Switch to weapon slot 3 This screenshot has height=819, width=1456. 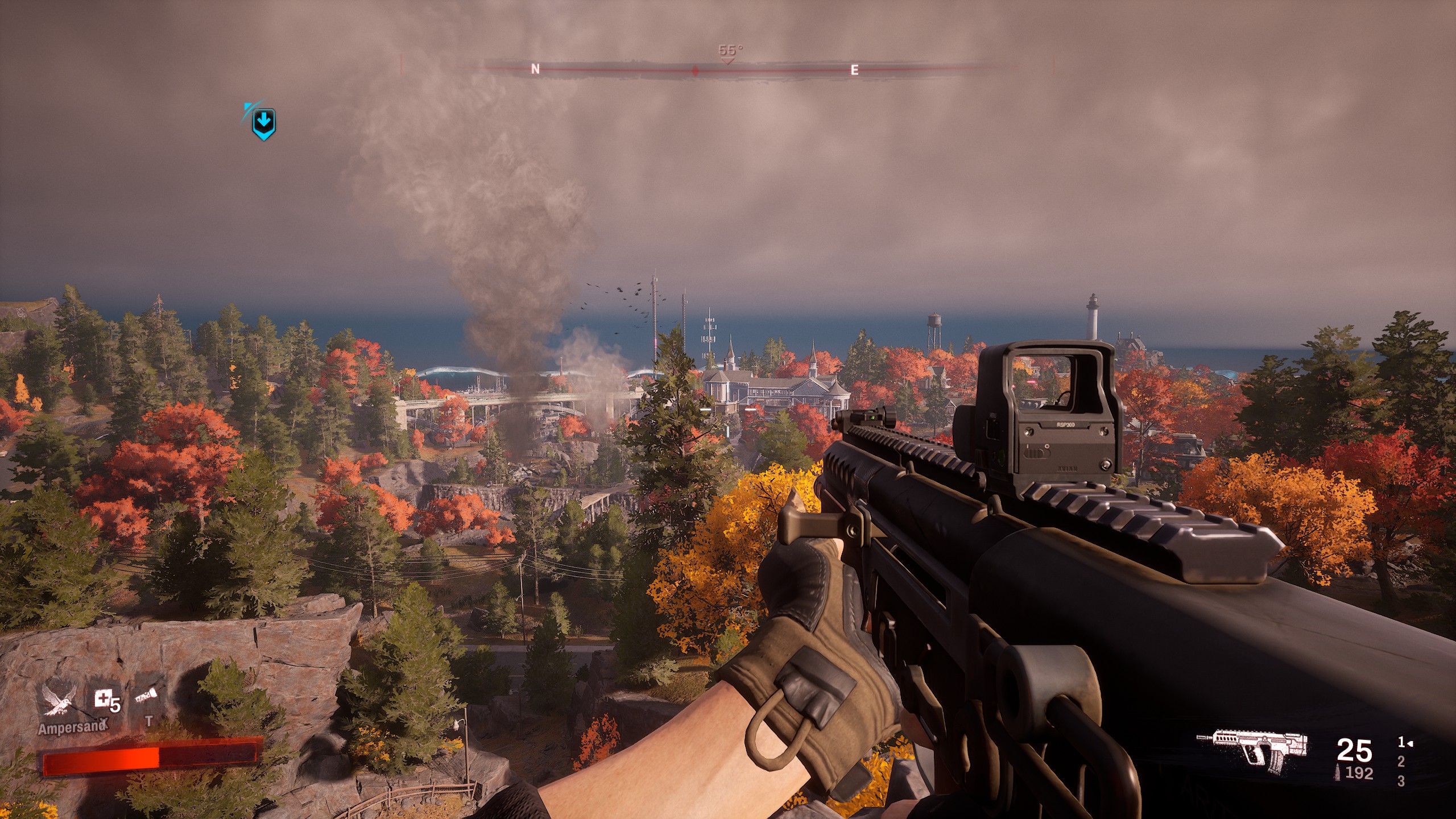pyautogui.click(x=1401, y=781)
